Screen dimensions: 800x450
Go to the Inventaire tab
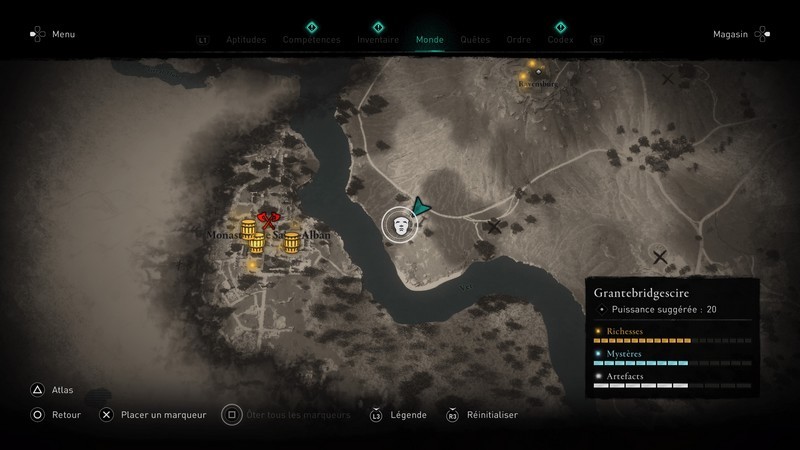(x=378, y=40)
